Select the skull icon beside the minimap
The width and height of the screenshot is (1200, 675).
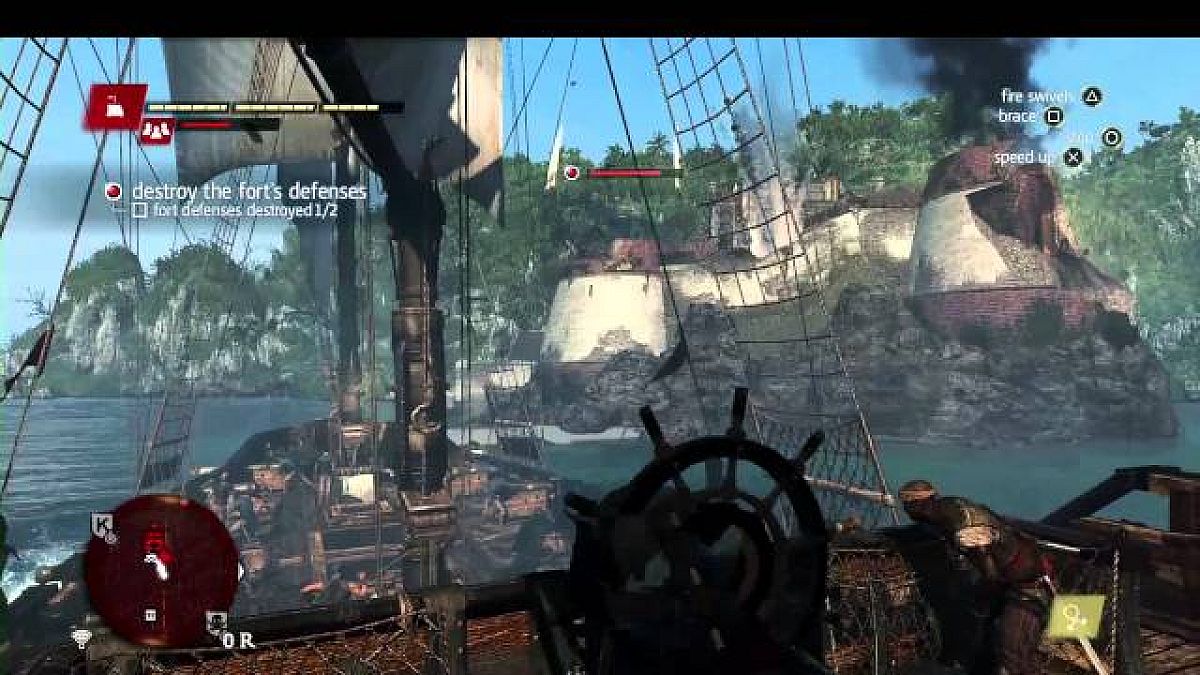coord(214,622)
